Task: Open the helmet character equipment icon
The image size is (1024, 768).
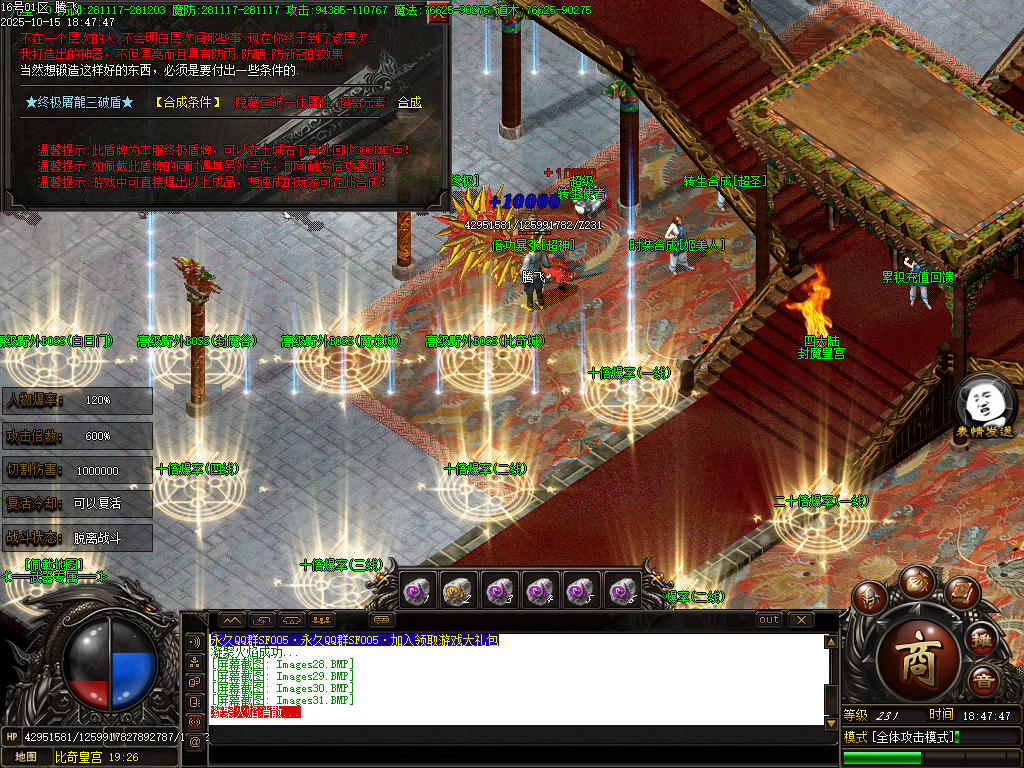Action: pos(870,599)
